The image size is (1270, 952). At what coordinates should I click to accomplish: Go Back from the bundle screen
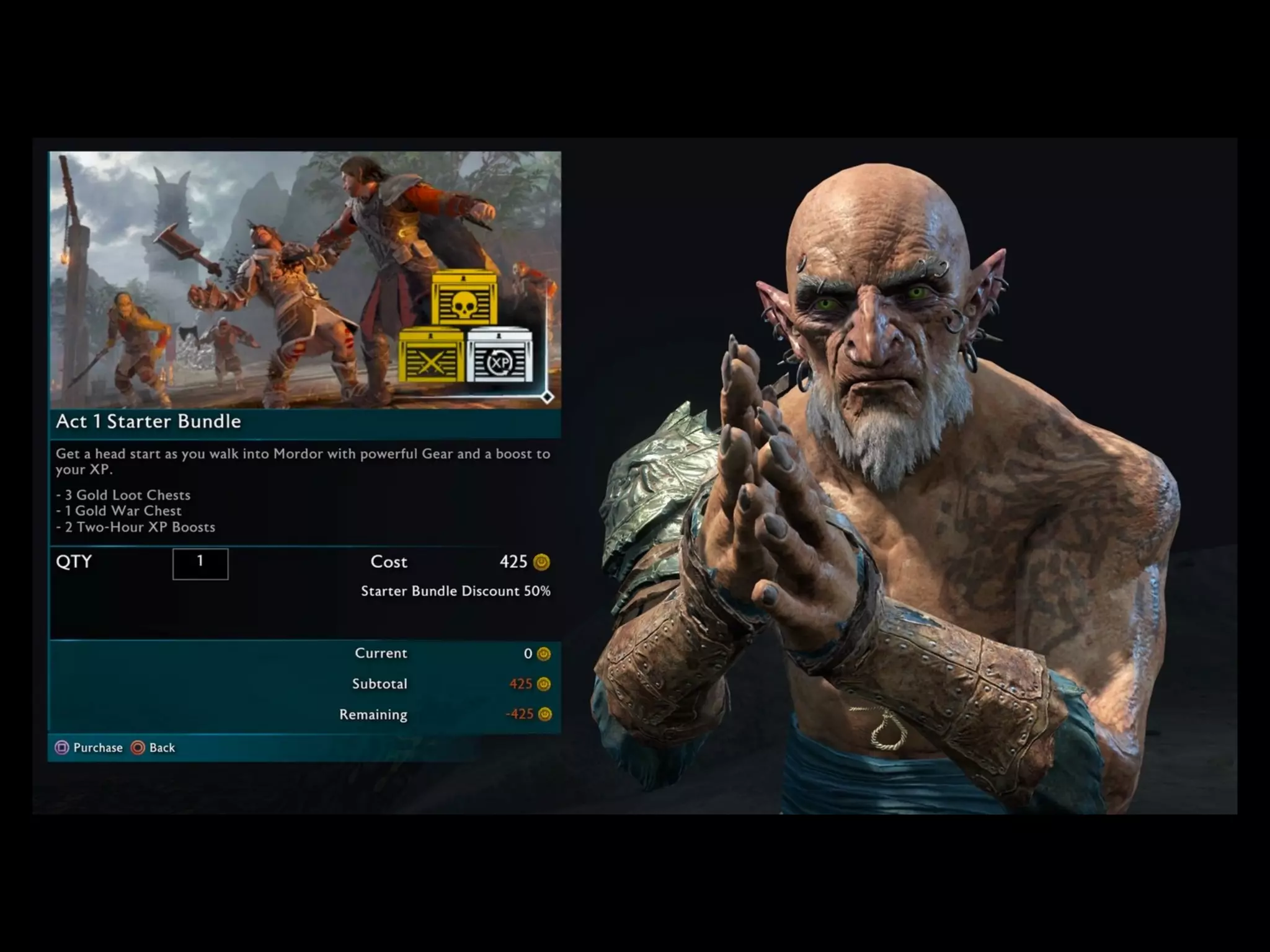pos(154,747)
